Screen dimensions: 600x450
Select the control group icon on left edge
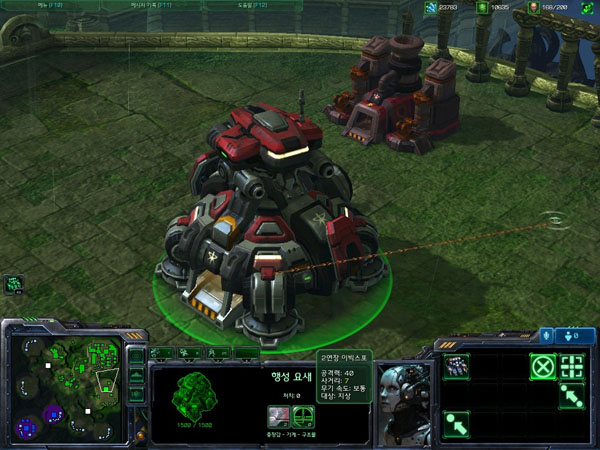(15, 284)
